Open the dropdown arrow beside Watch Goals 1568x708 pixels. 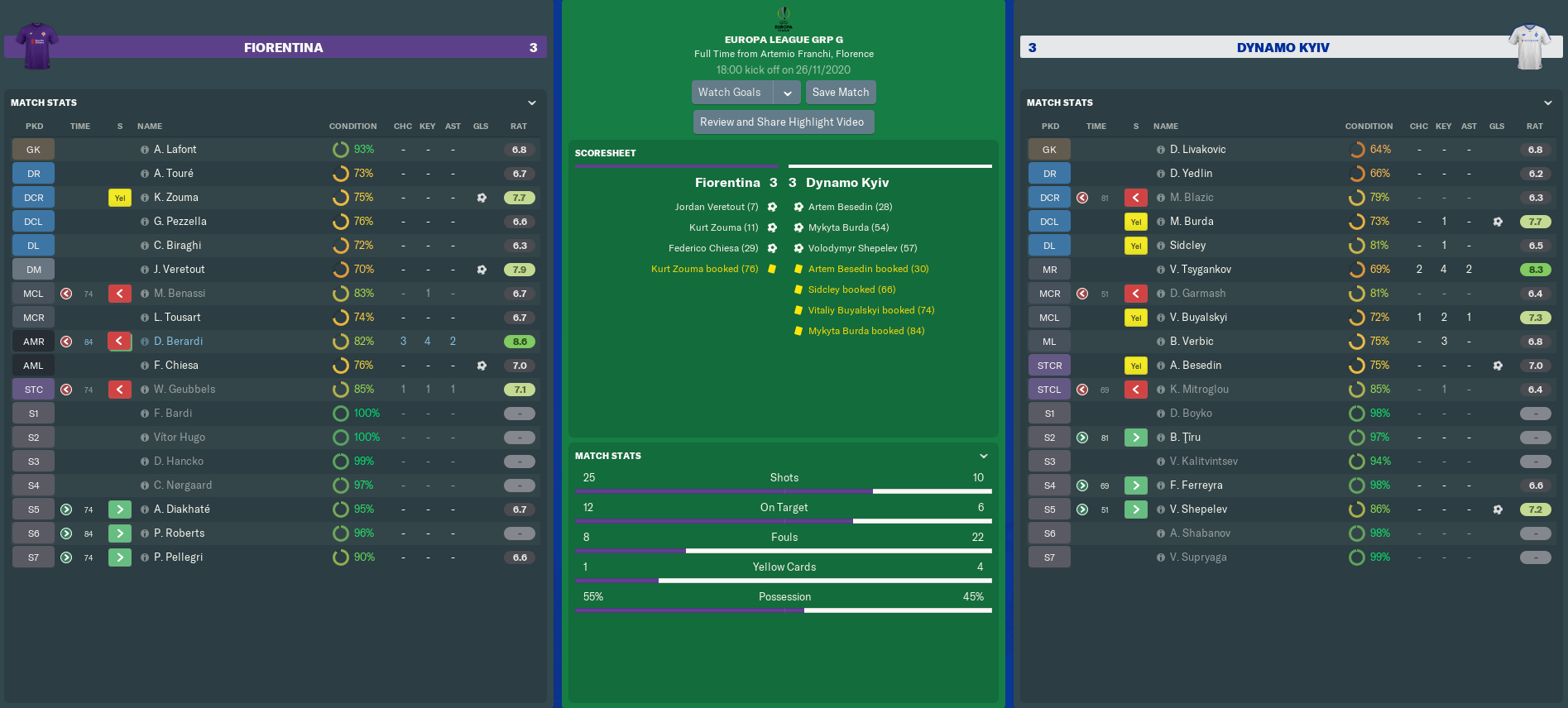(788, 93)
